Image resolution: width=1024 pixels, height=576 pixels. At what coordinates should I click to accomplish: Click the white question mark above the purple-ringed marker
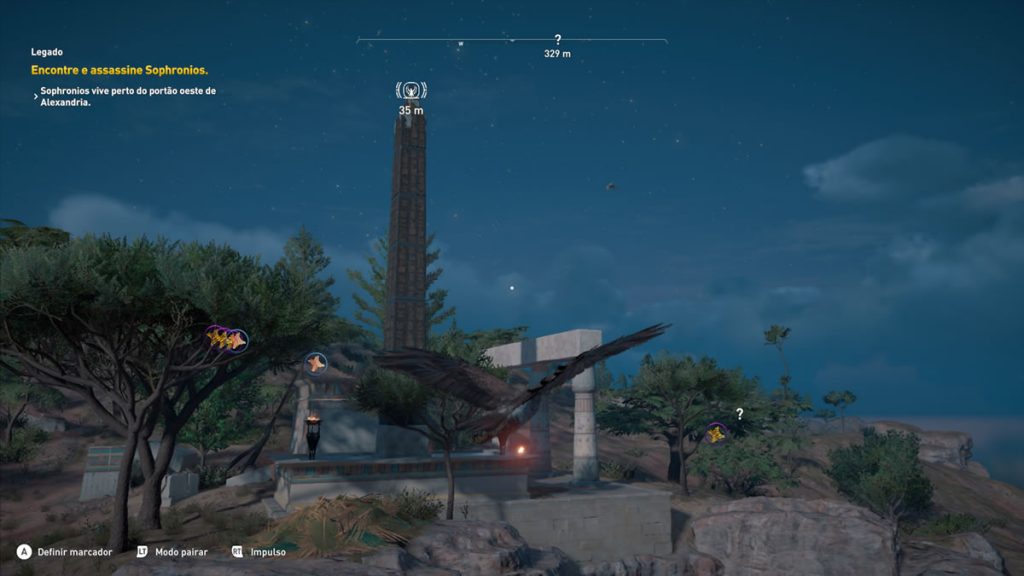coord(740,413)
